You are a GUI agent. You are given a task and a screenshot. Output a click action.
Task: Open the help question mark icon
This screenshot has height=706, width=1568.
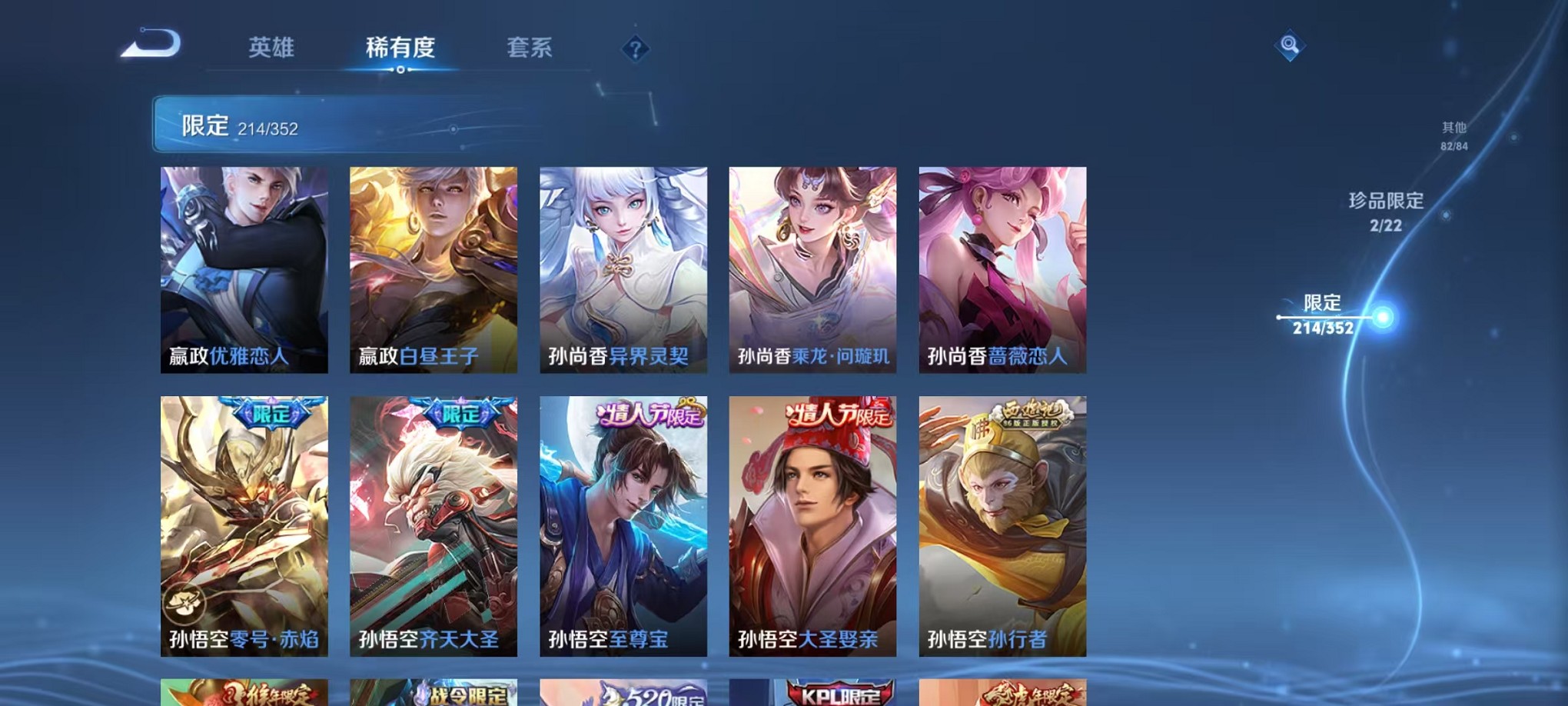[x=635, y=50]
